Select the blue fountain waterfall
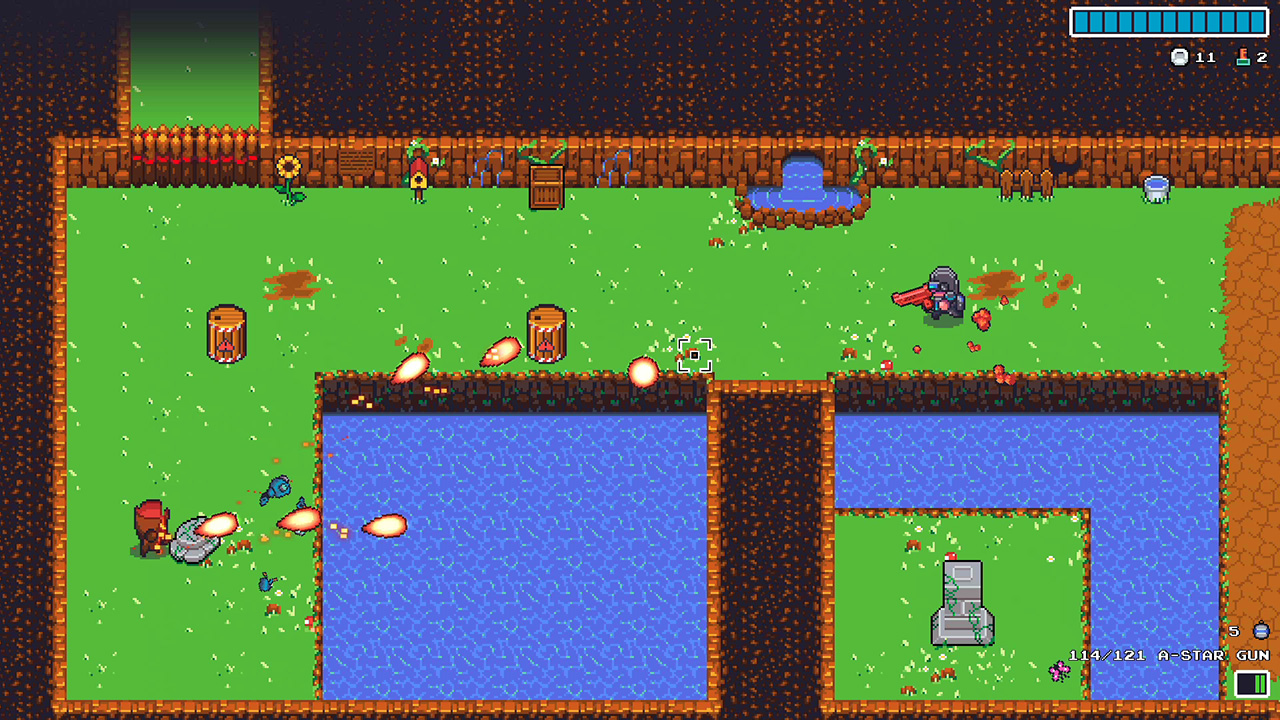This screenshot has height=720, width=1280. click(x=800, y=180)
